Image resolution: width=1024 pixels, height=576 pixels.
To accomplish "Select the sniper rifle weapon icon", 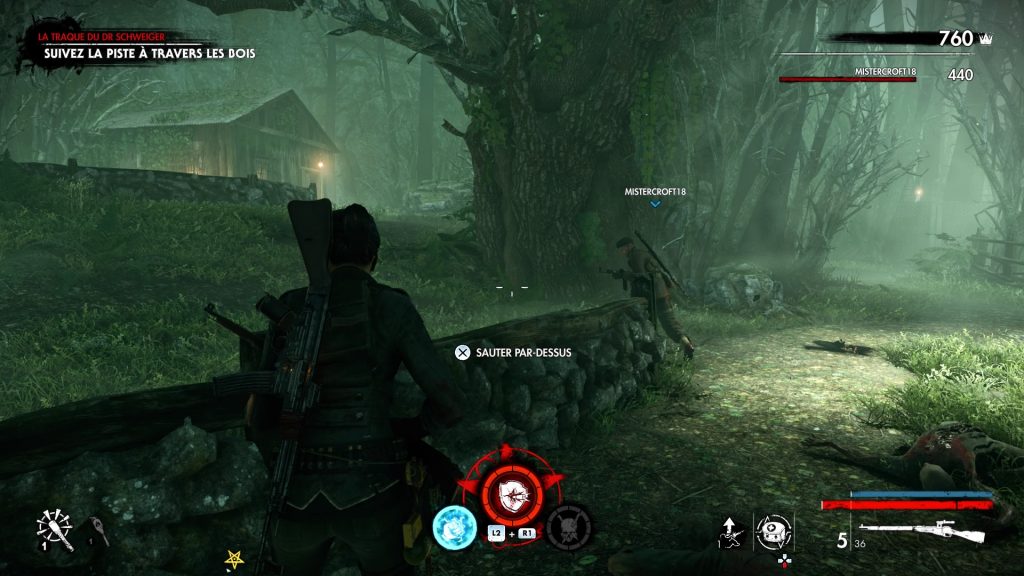I will (x=920, y=529).
